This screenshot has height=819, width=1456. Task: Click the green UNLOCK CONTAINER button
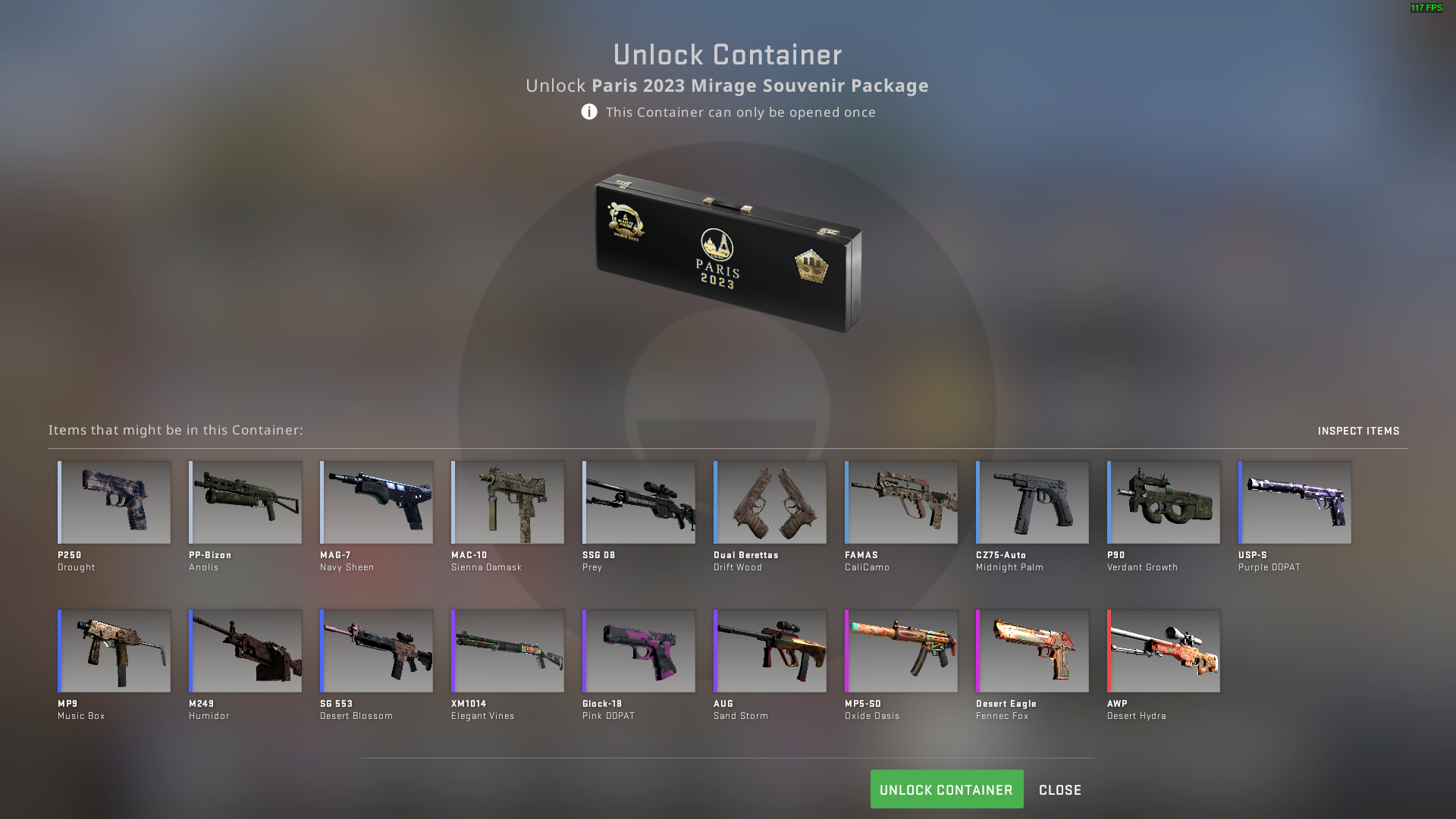click(x=946, y=789)
